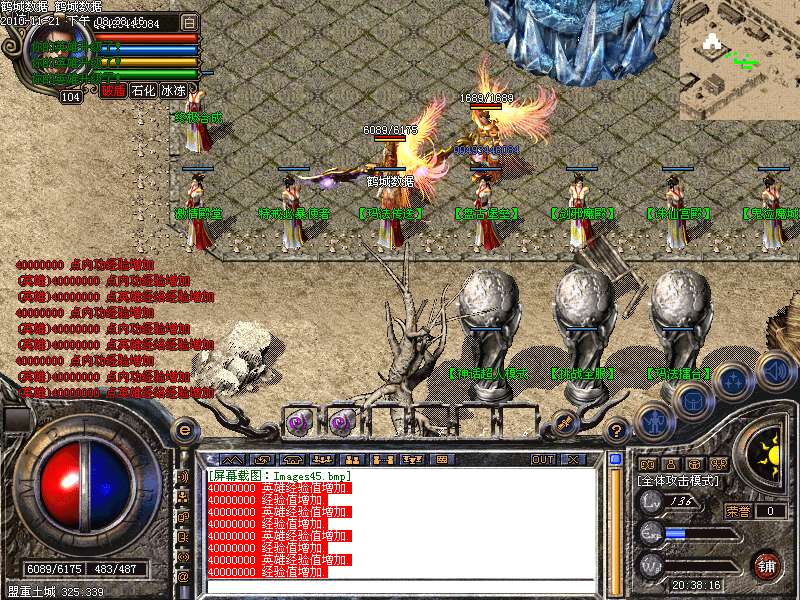Viewport: 800px width, 600px height.
Task: Use the first purple orb belt item
Action: [299, 422]
